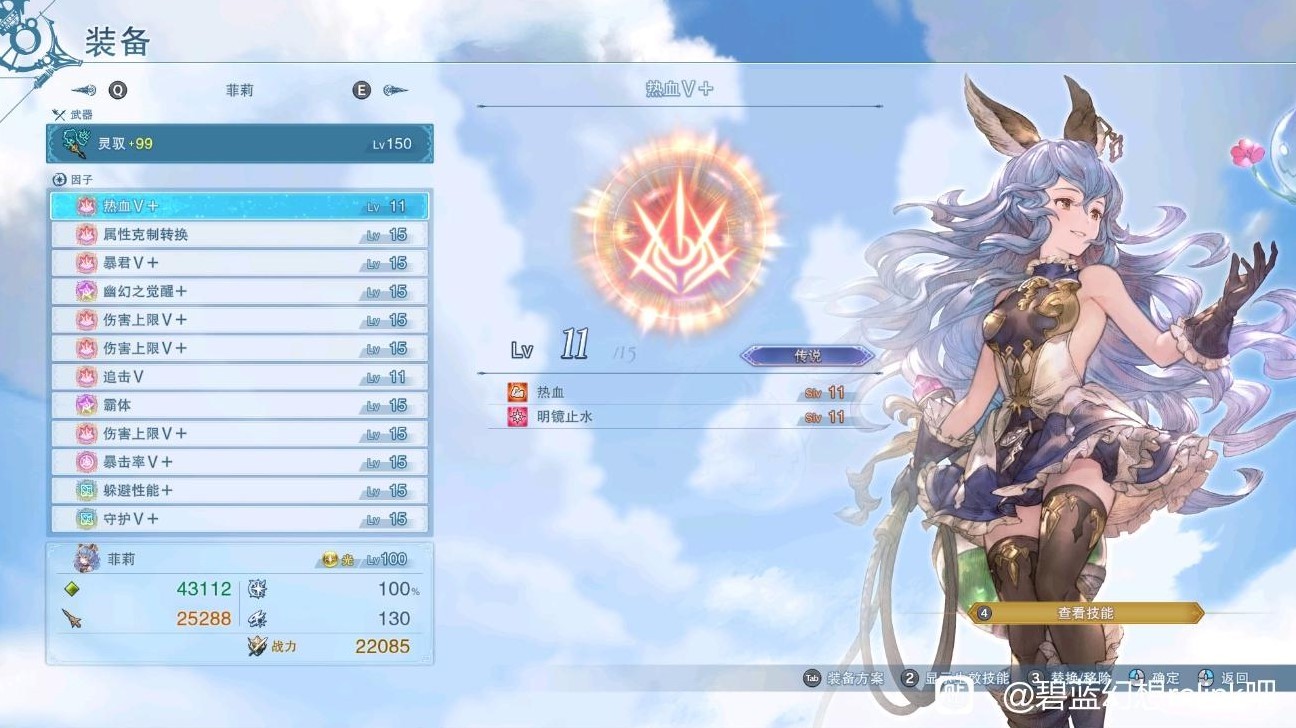Click the 霸体 sigil flower icon

pos(87,405)
